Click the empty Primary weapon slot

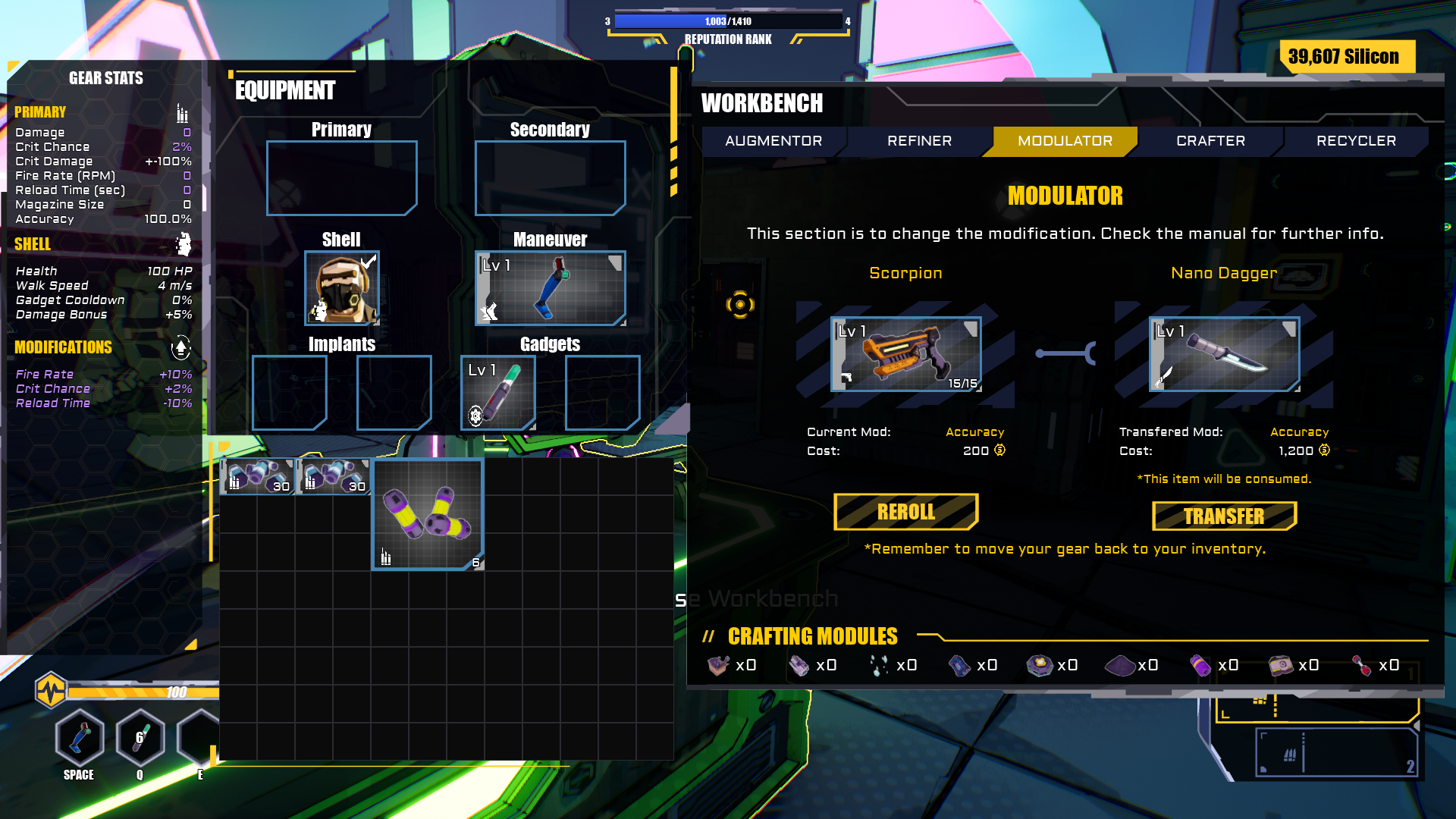341,178
